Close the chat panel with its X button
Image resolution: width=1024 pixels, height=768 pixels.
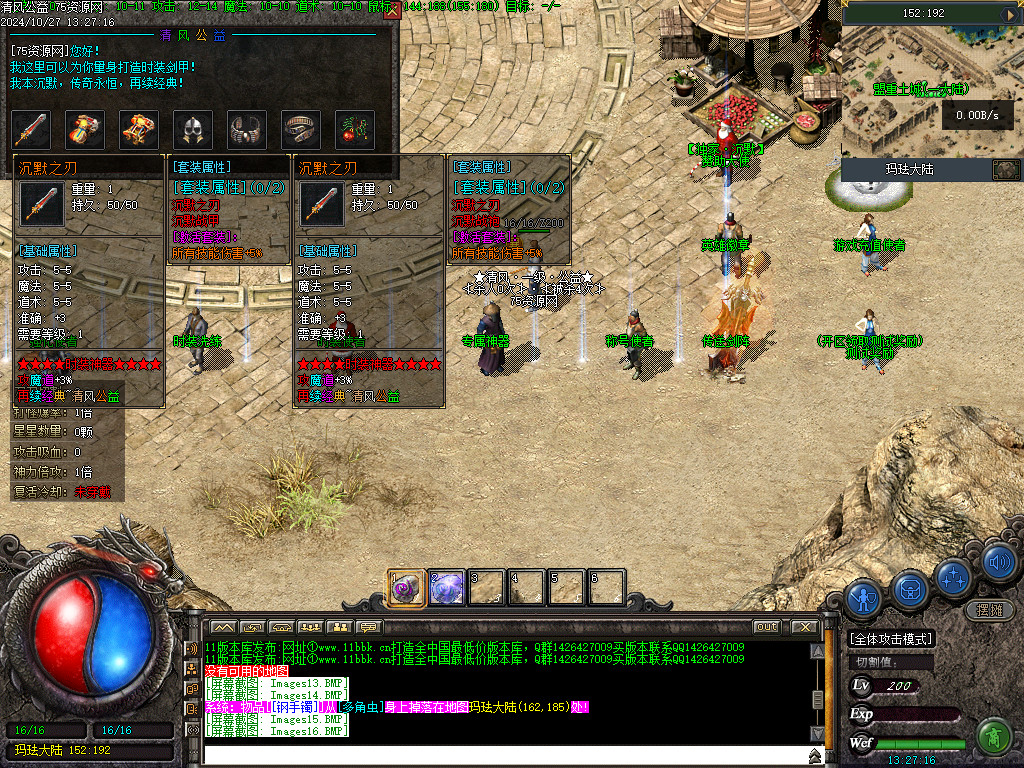[x=805, y=627]
